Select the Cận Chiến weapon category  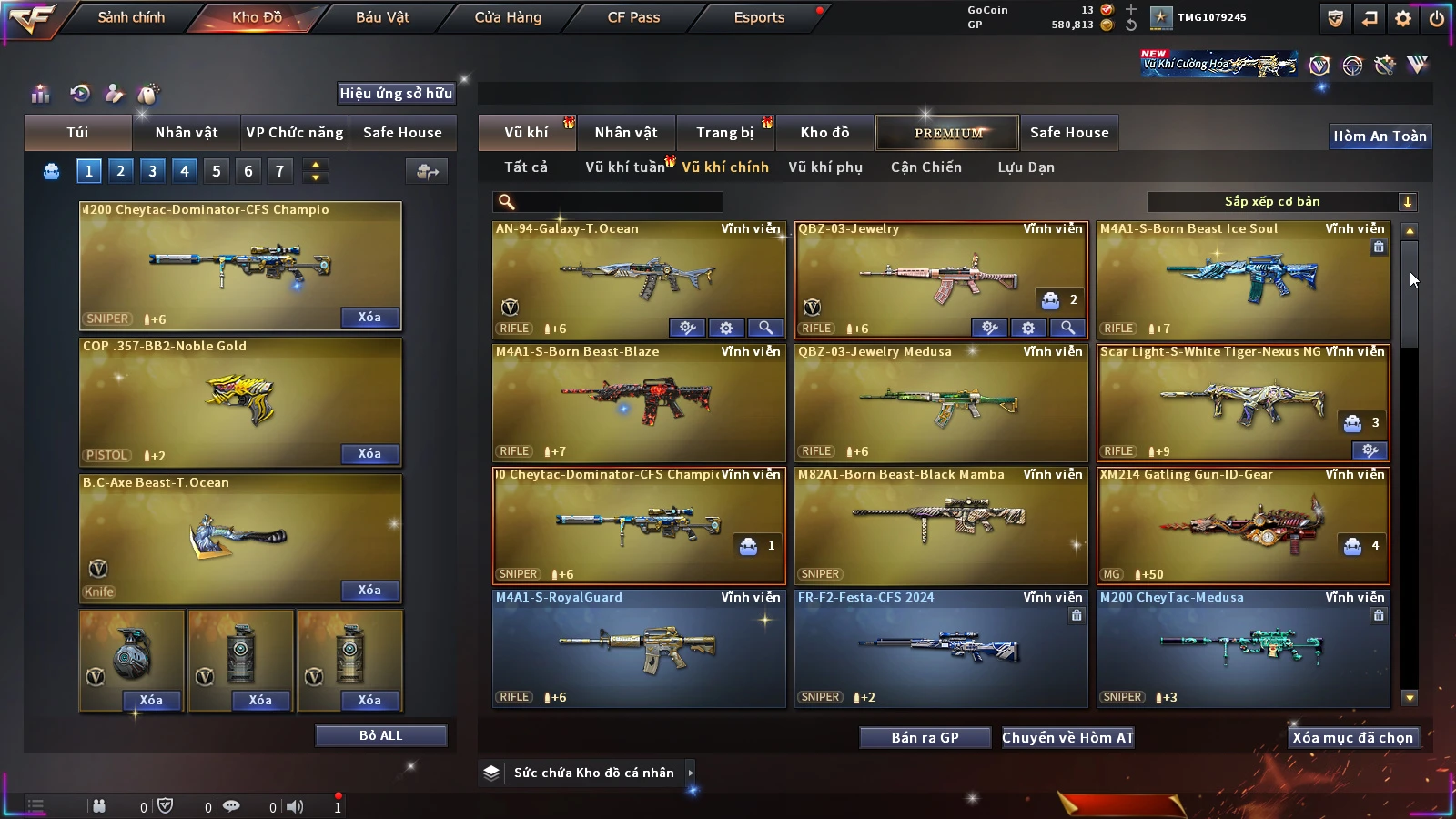(x=925, y=167)
